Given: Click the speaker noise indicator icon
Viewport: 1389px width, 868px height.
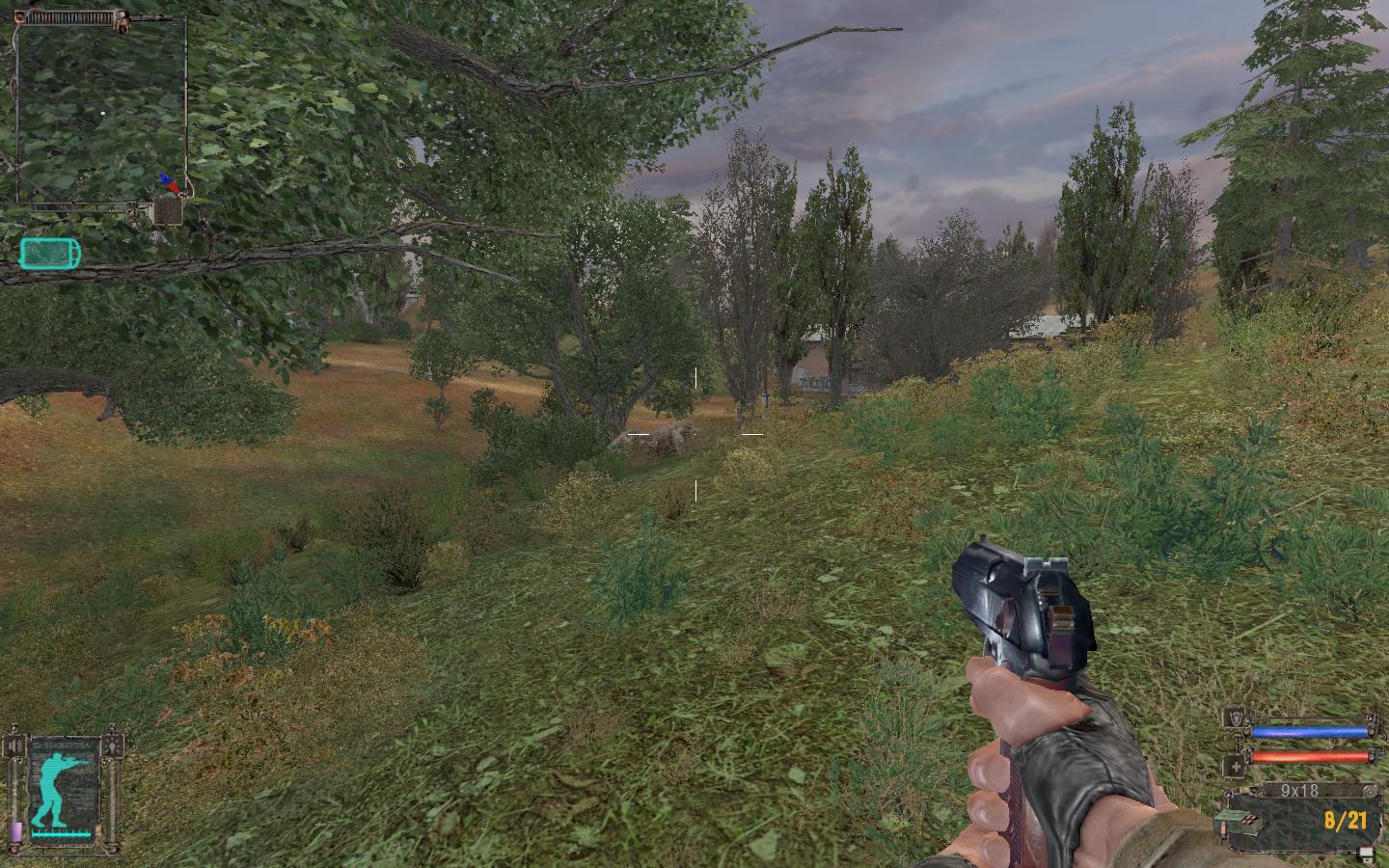Looking at the screenshot, I should pyautogui.click(x=14, y=746).
